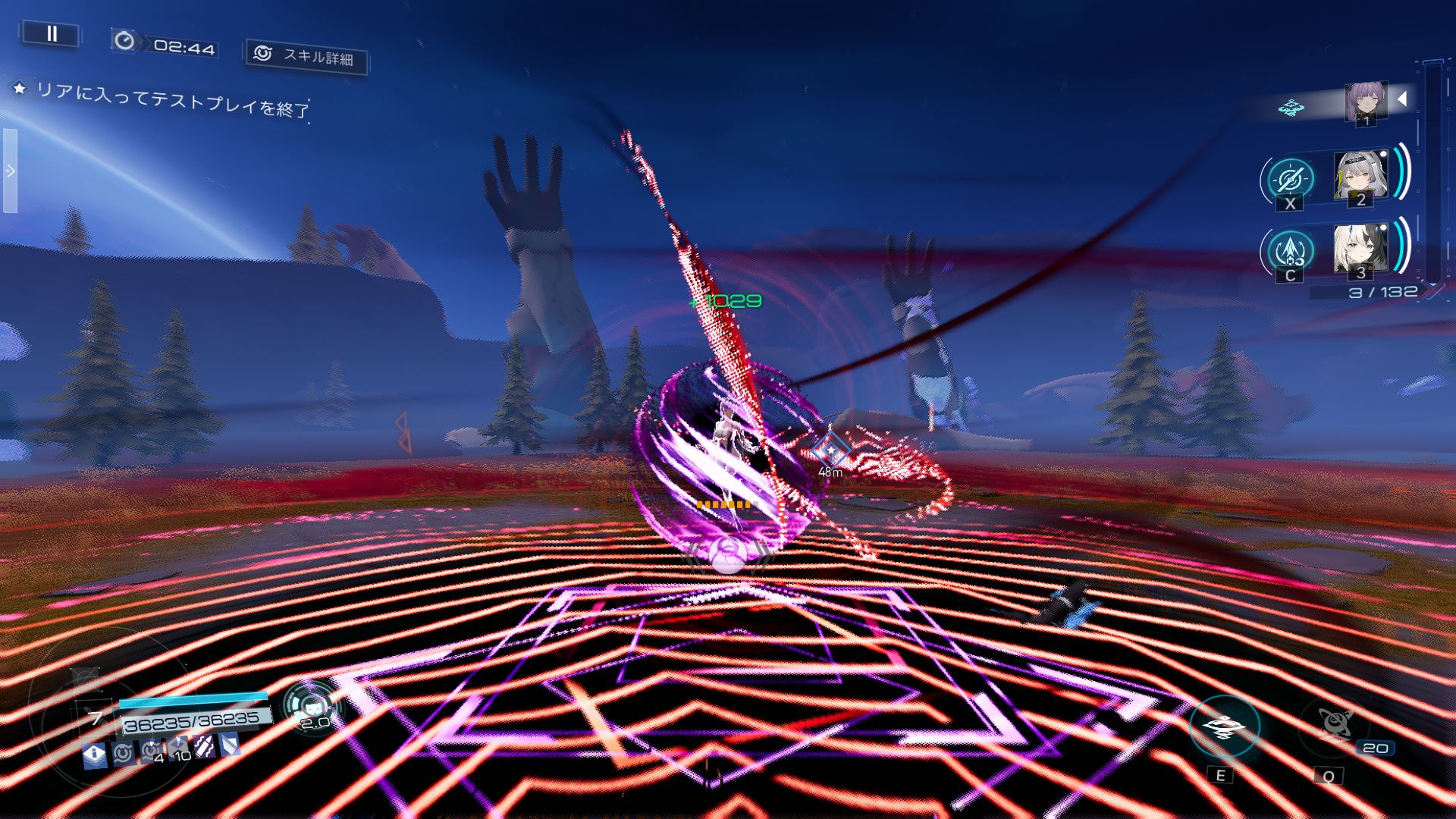Switch to the silver-haired character in slot 2
This screenshot has width=1456, height=819.
tap(1360, 177)
